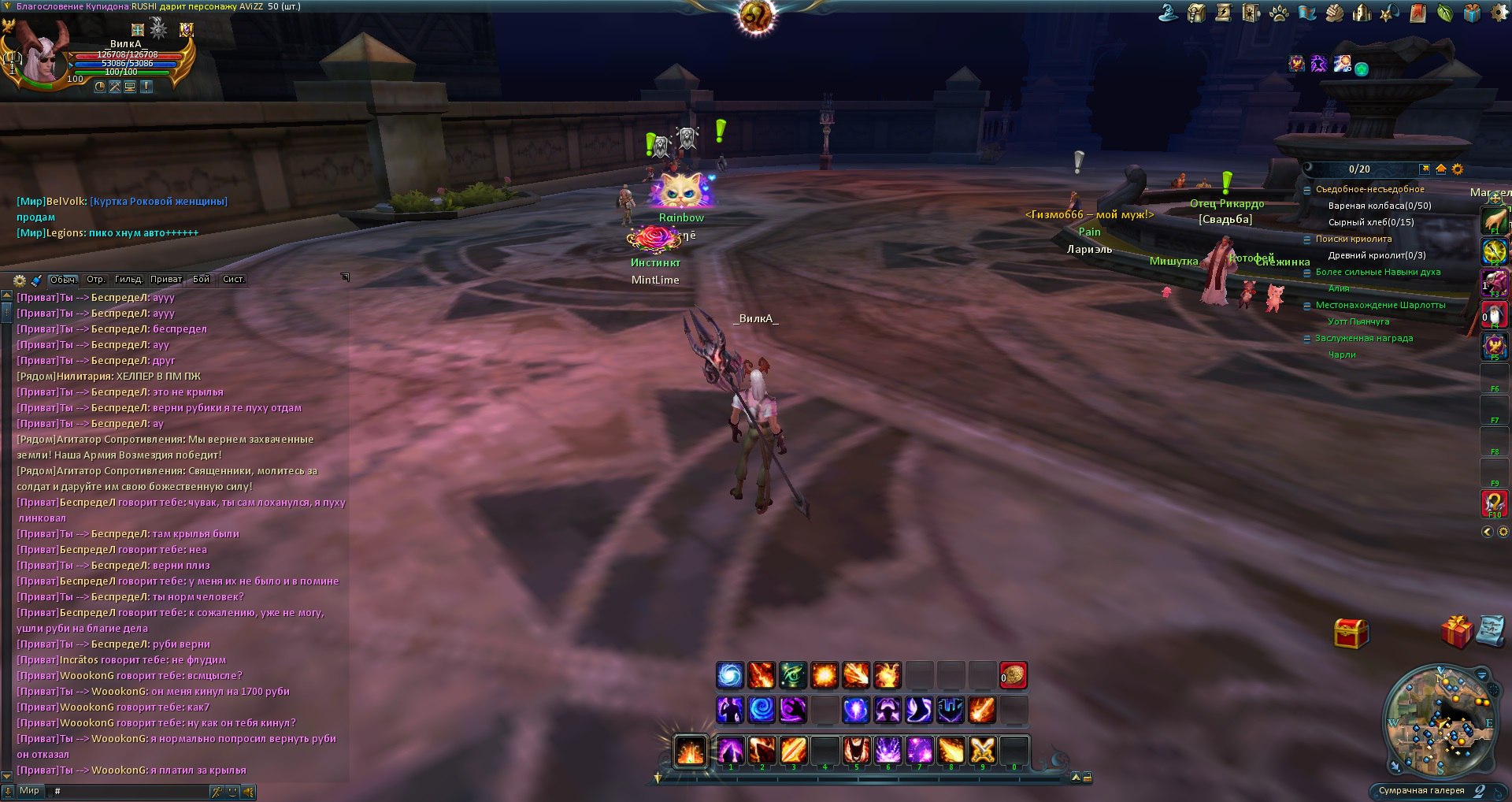Viewport: 1512px width, 802px height.
Task: Click the minimap
Action: click(x=1440, y=720)
